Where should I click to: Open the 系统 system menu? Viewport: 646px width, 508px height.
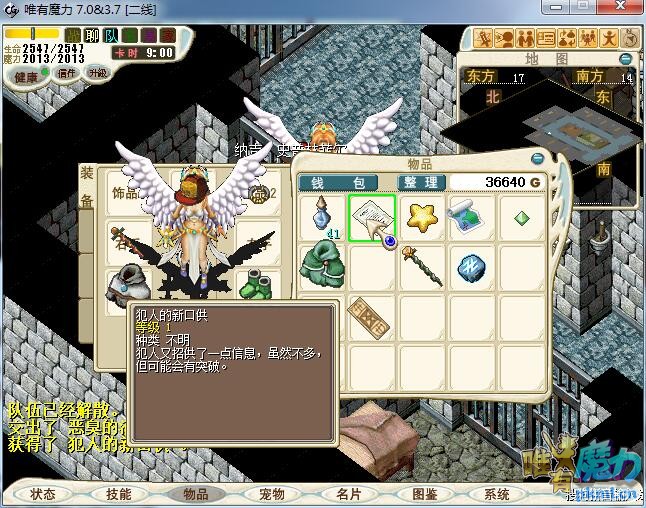tap(497, 494)
